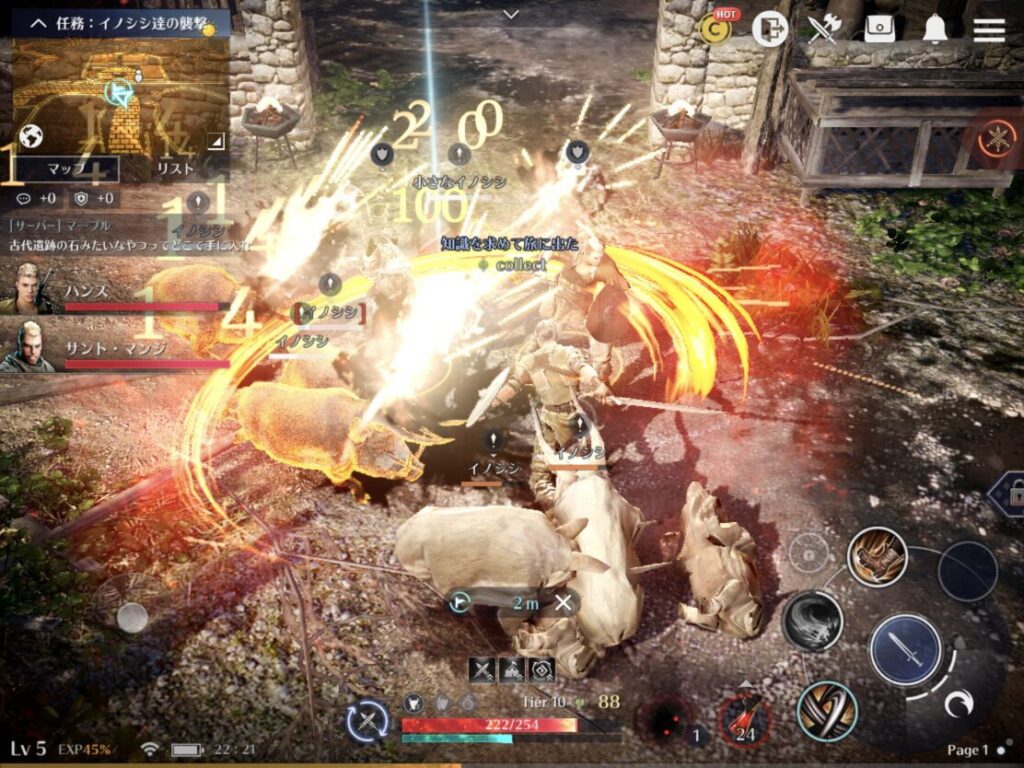This screenshot has width=1024, height=768.
Task: Collapse the 任務 quest tracker header
Action: point(40,21)
